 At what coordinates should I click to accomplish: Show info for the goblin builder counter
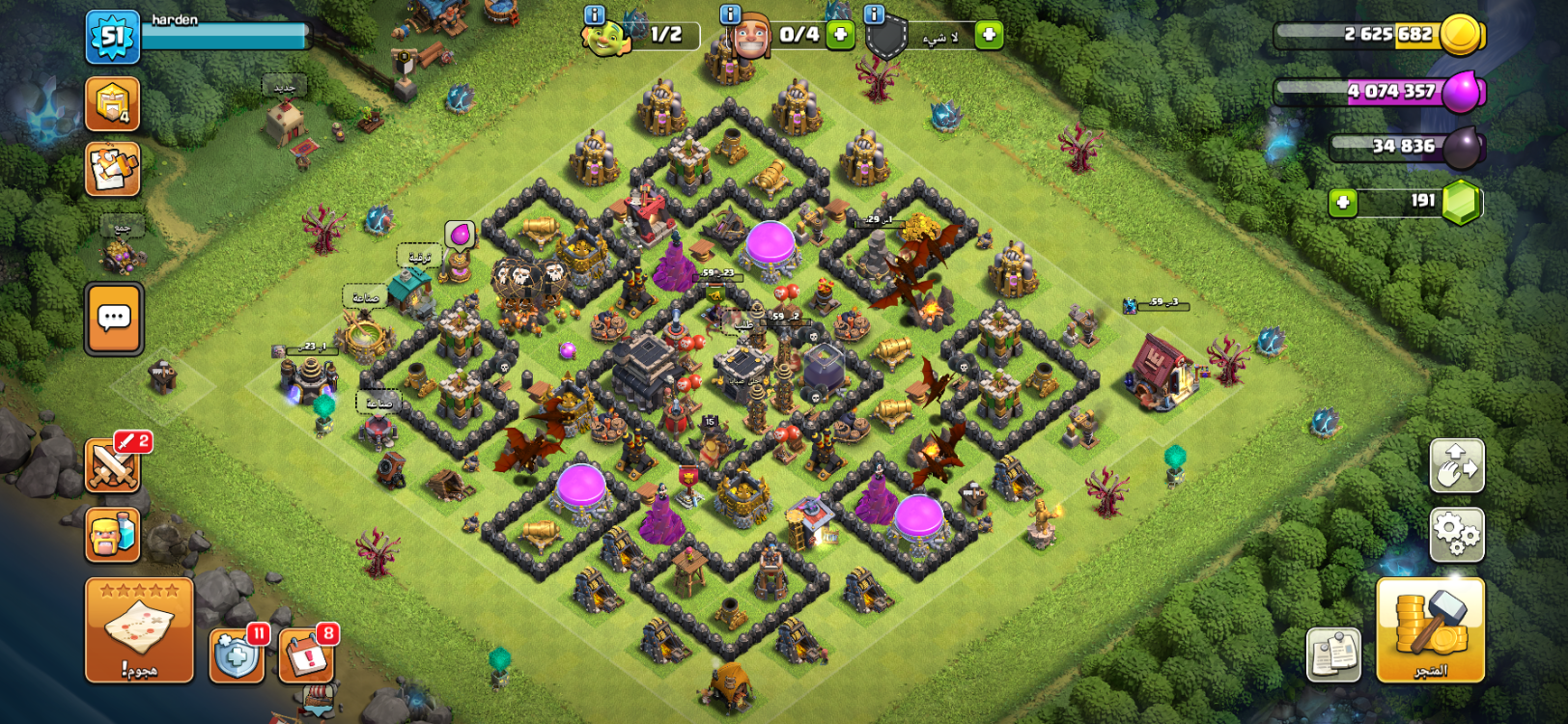[x=595, y=14]
